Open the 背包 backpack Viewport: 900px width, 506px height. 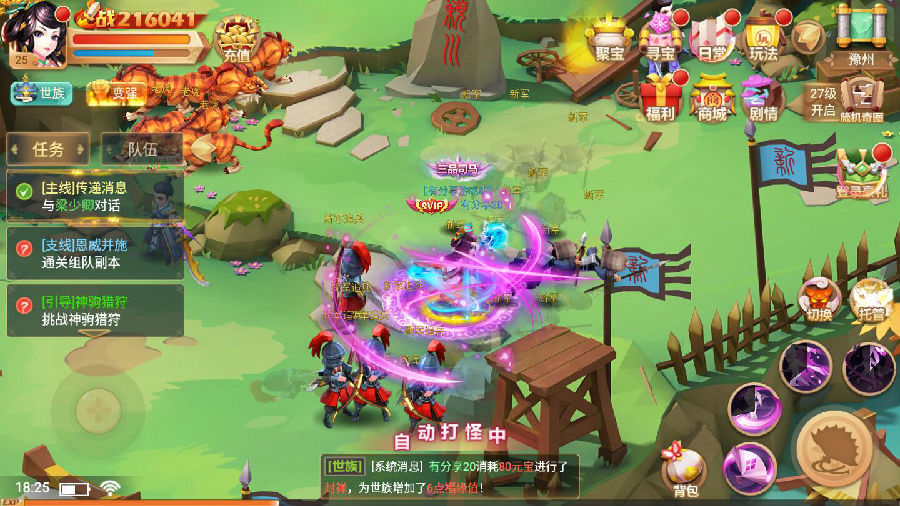click(x=684, y=472)
